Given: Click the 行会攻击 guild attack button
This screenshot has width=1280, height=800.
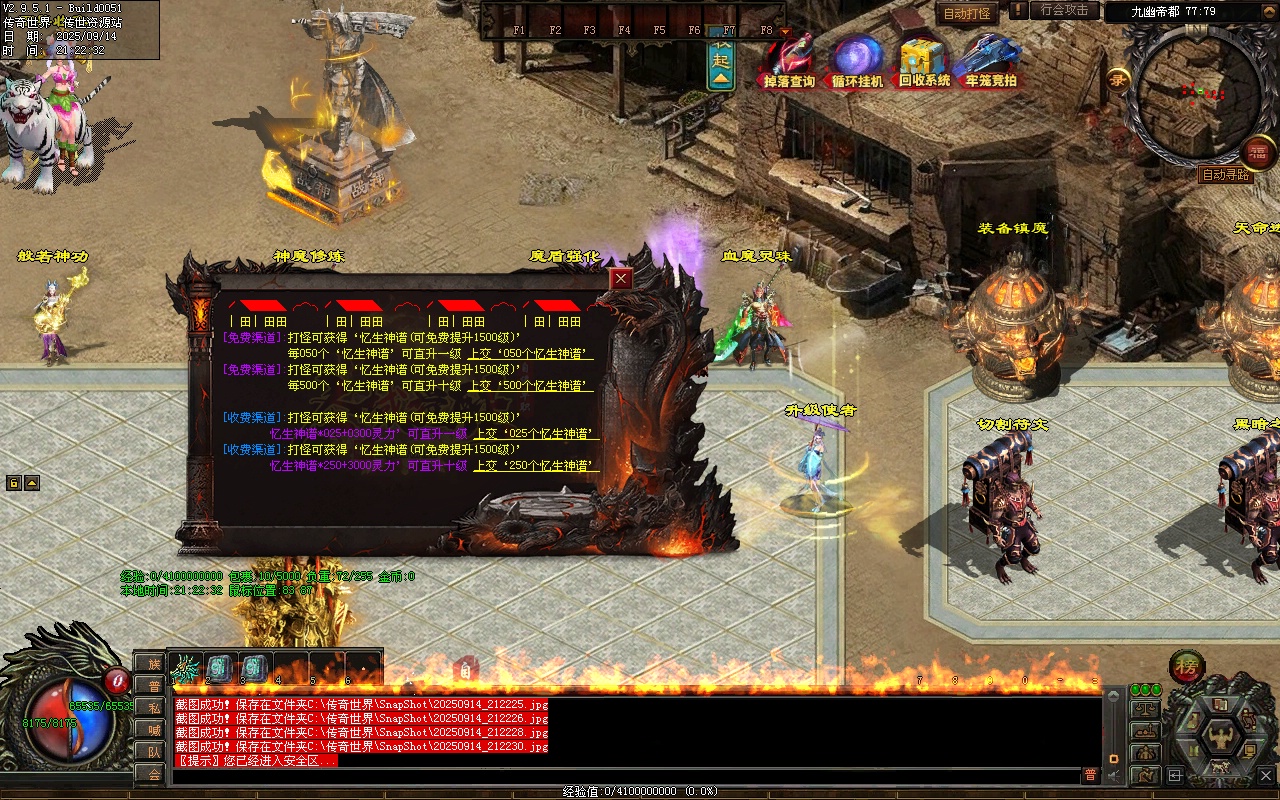Looking at the screenshot, I should 1063,10.
